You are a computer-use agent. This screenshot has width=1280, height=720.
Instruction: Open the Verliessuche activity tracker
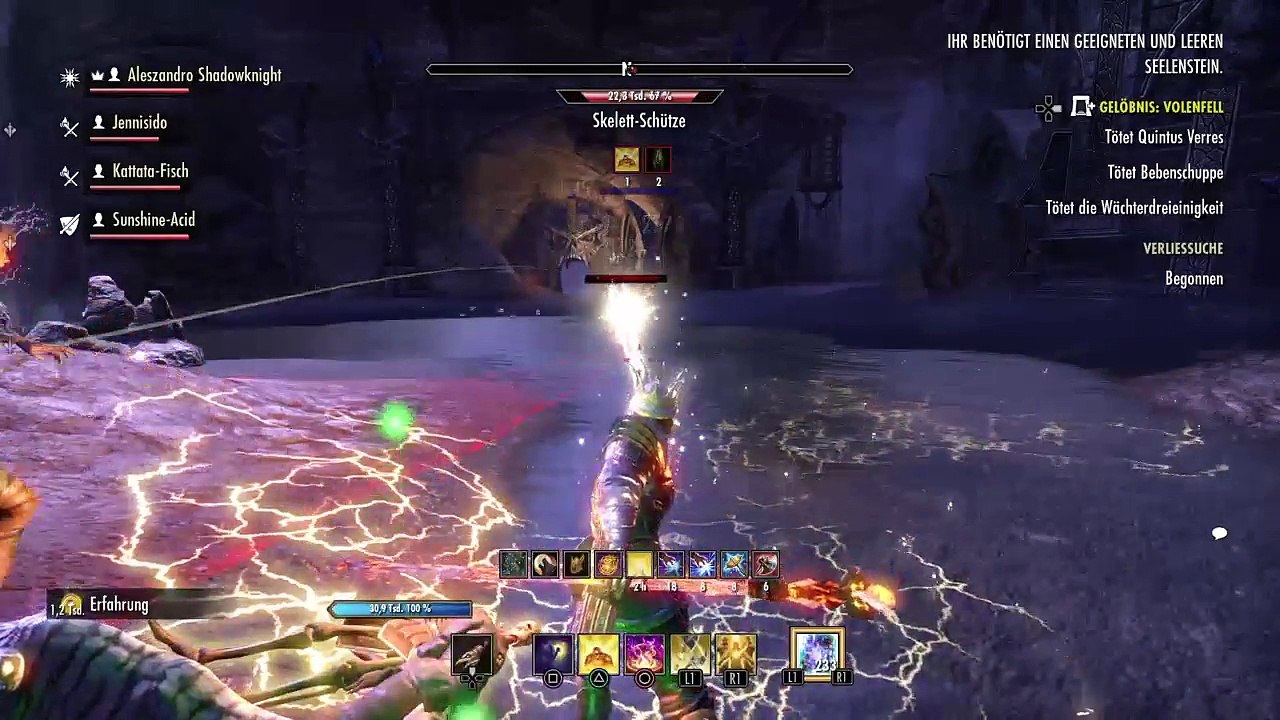[x=1183, y=248]
